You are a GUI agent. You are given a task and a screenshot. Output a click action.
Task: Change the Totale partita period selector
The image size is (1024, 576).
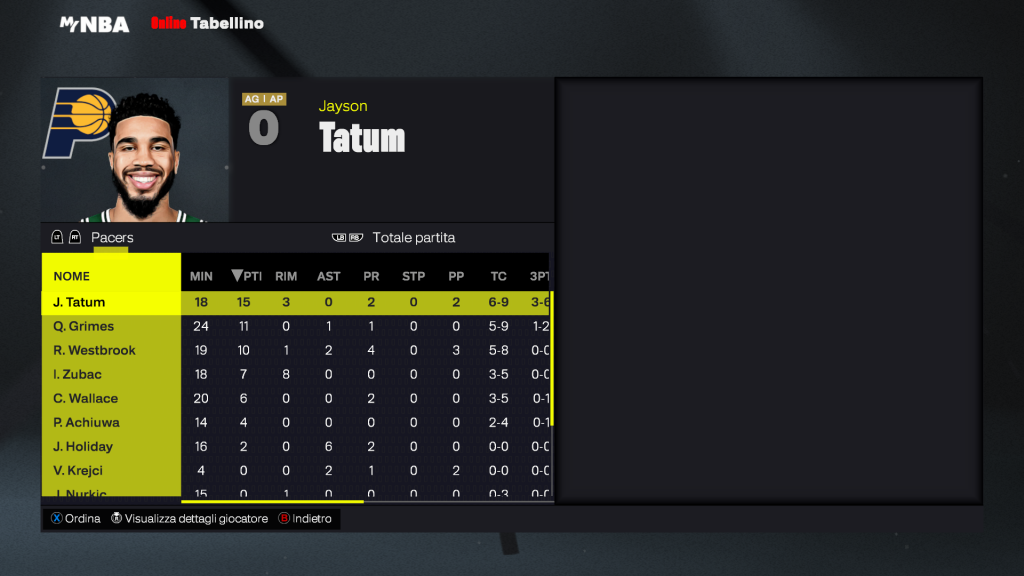tap(413, 238)
